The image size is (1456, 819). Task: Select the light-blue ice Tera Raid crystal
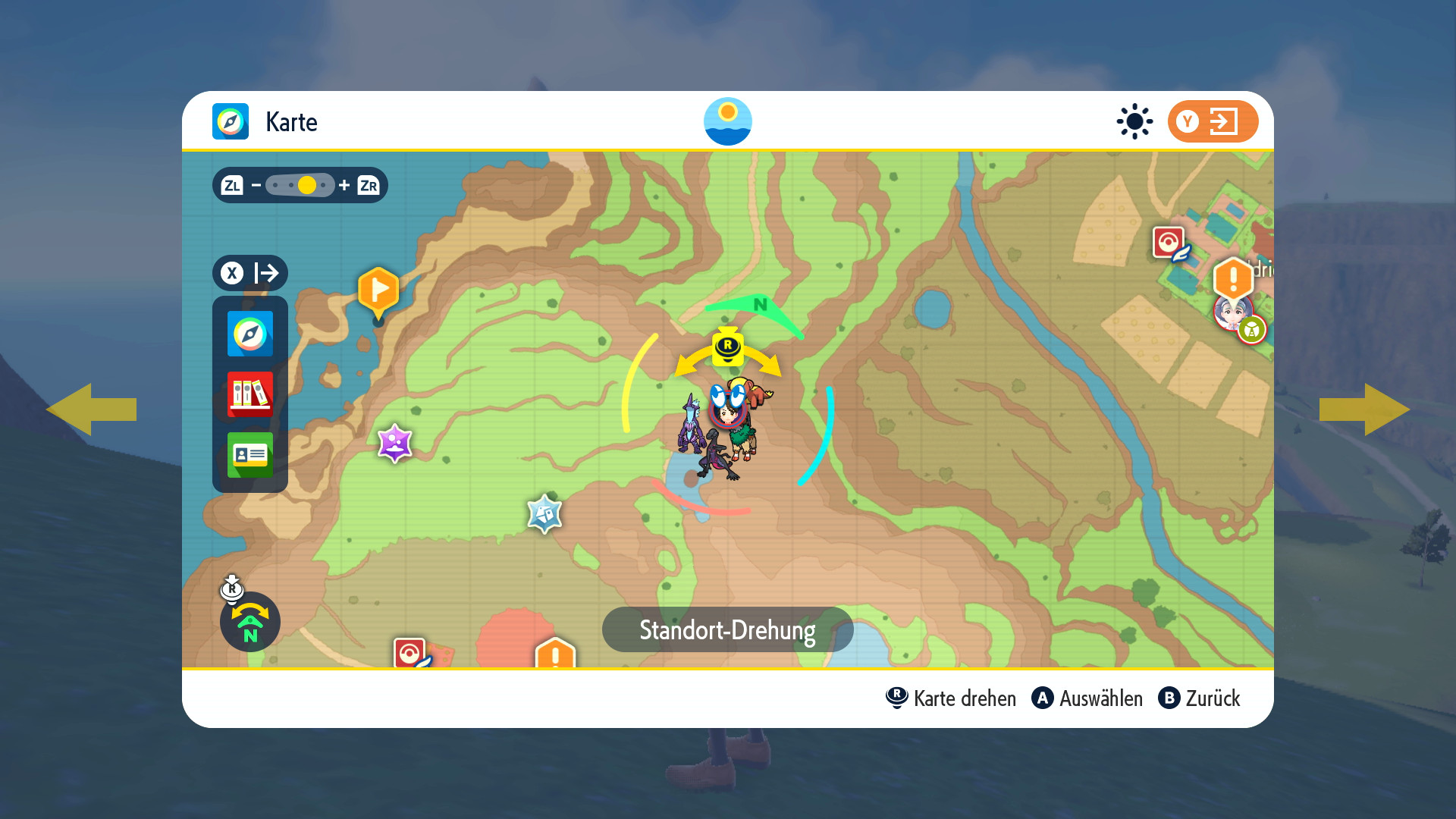[544, 513]
